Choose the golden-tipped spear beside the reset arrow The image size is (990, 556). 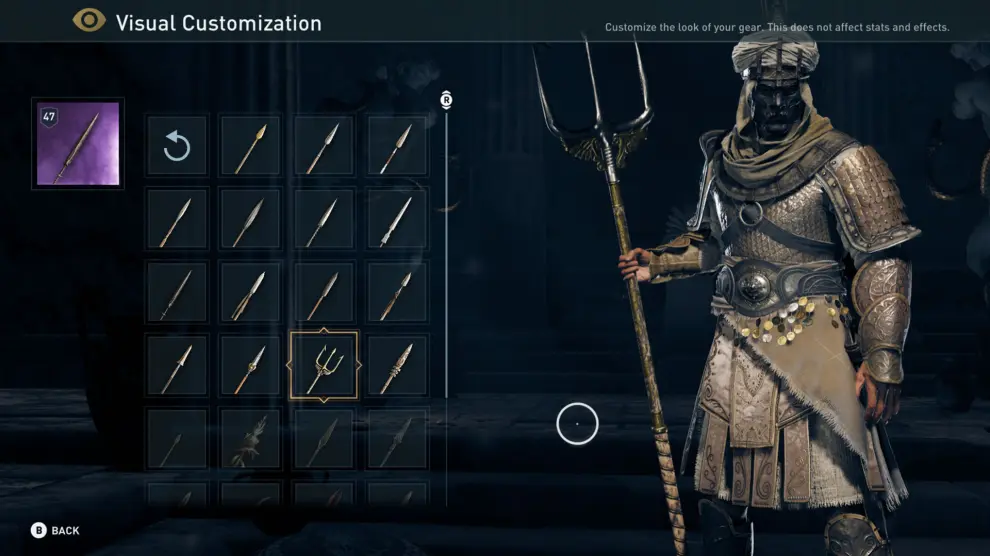point(250,147)
